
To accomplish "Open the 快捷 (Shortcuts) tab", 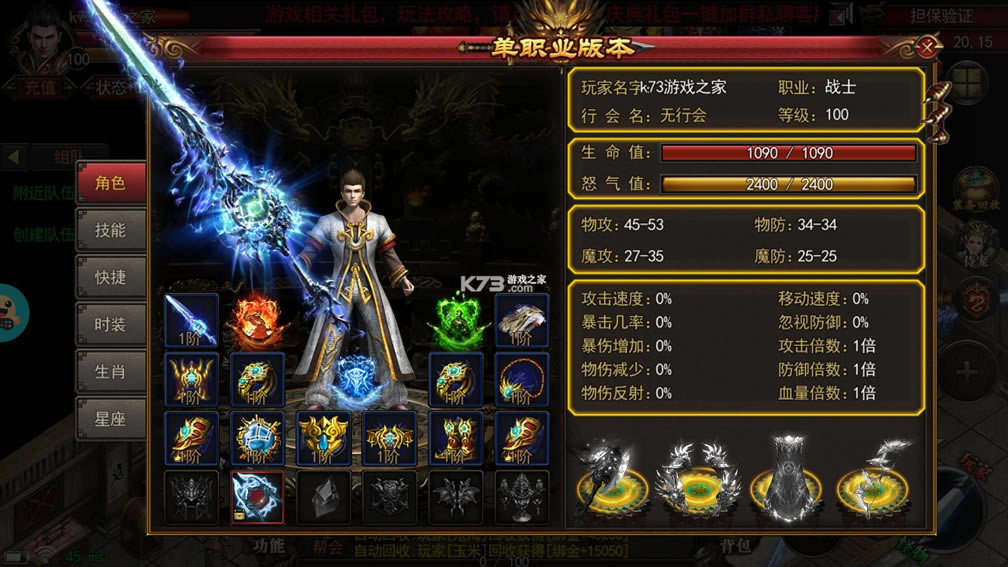I will (x=110, y=277).
